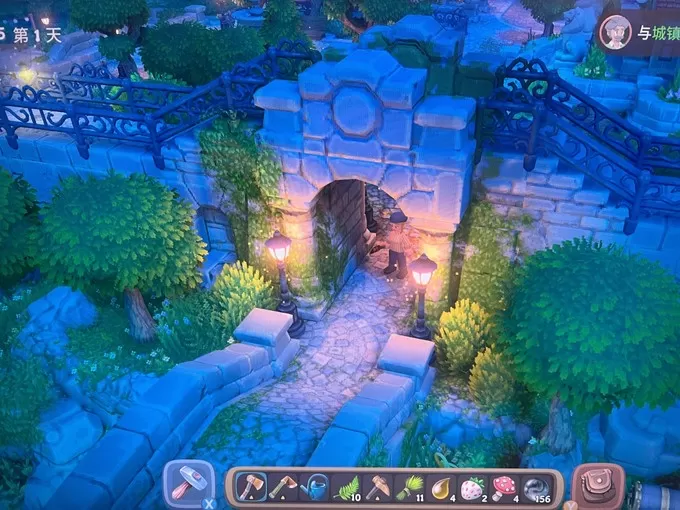Select the strawberry item slot

pos(473,488)
